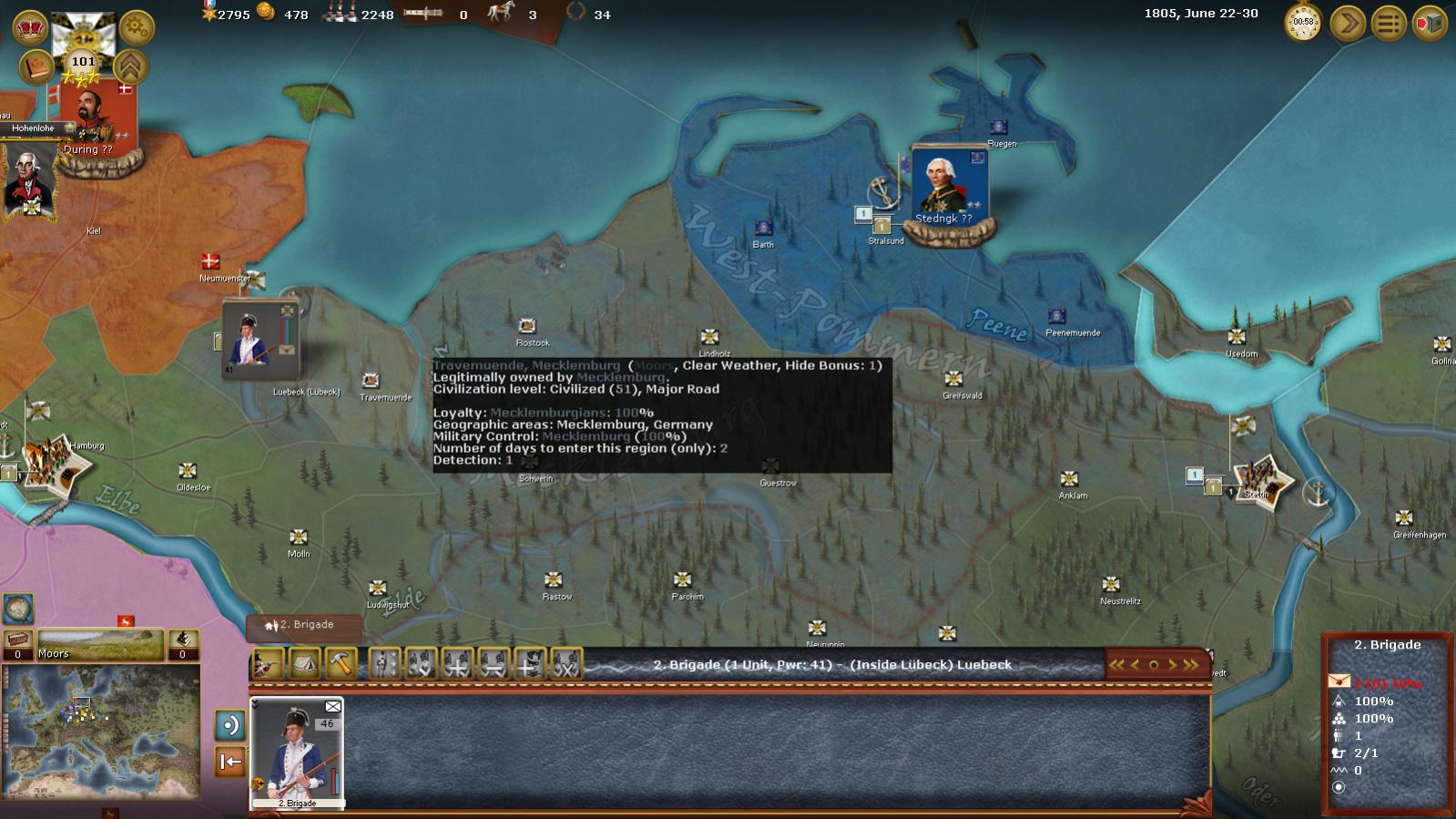Collapse the panel with the arrow-to-bar button

[x=229, y=762]
